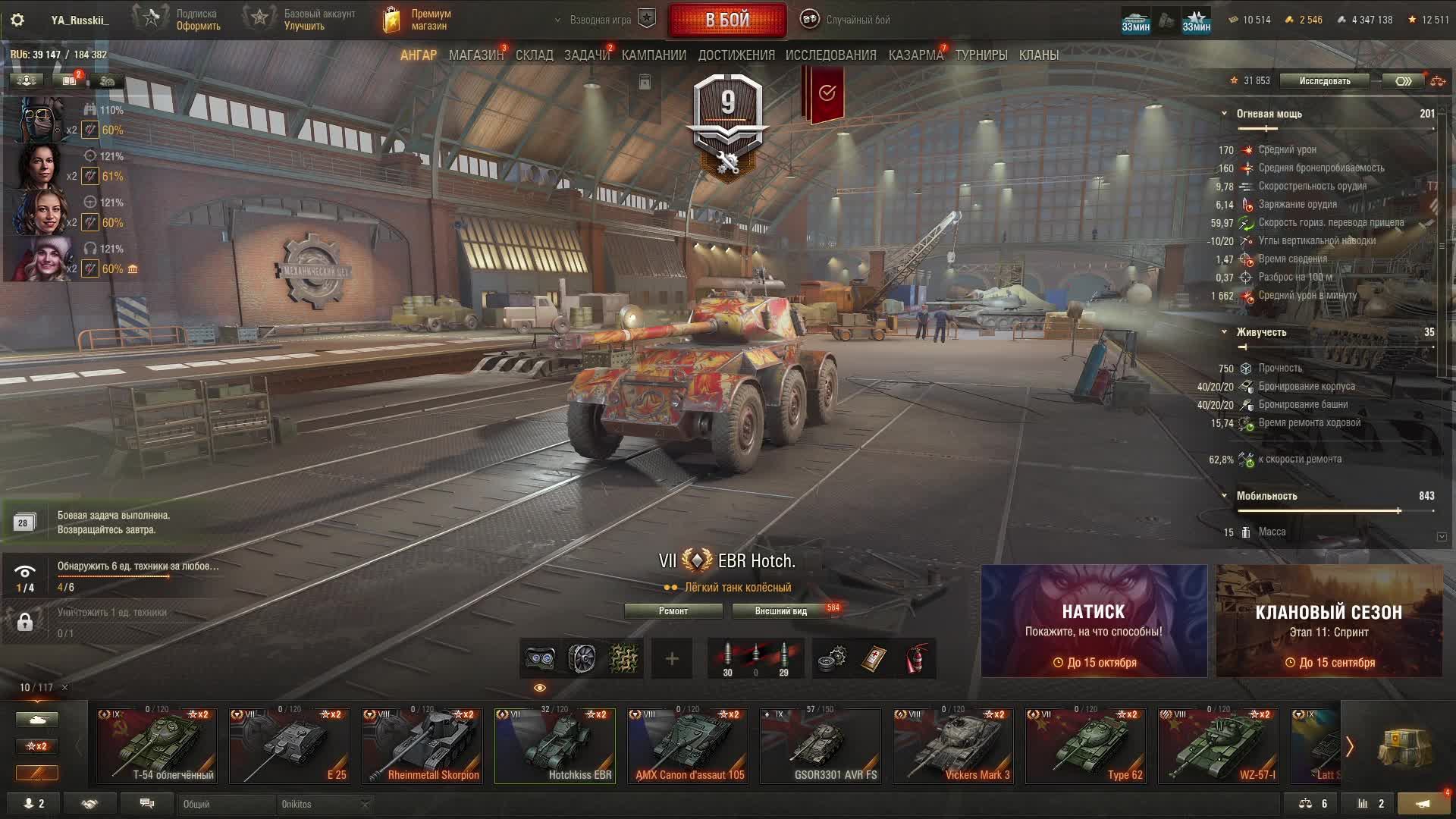Open the settings gear menu
Viewport: 1456px width, 819px height.
(x=17, y=20)
